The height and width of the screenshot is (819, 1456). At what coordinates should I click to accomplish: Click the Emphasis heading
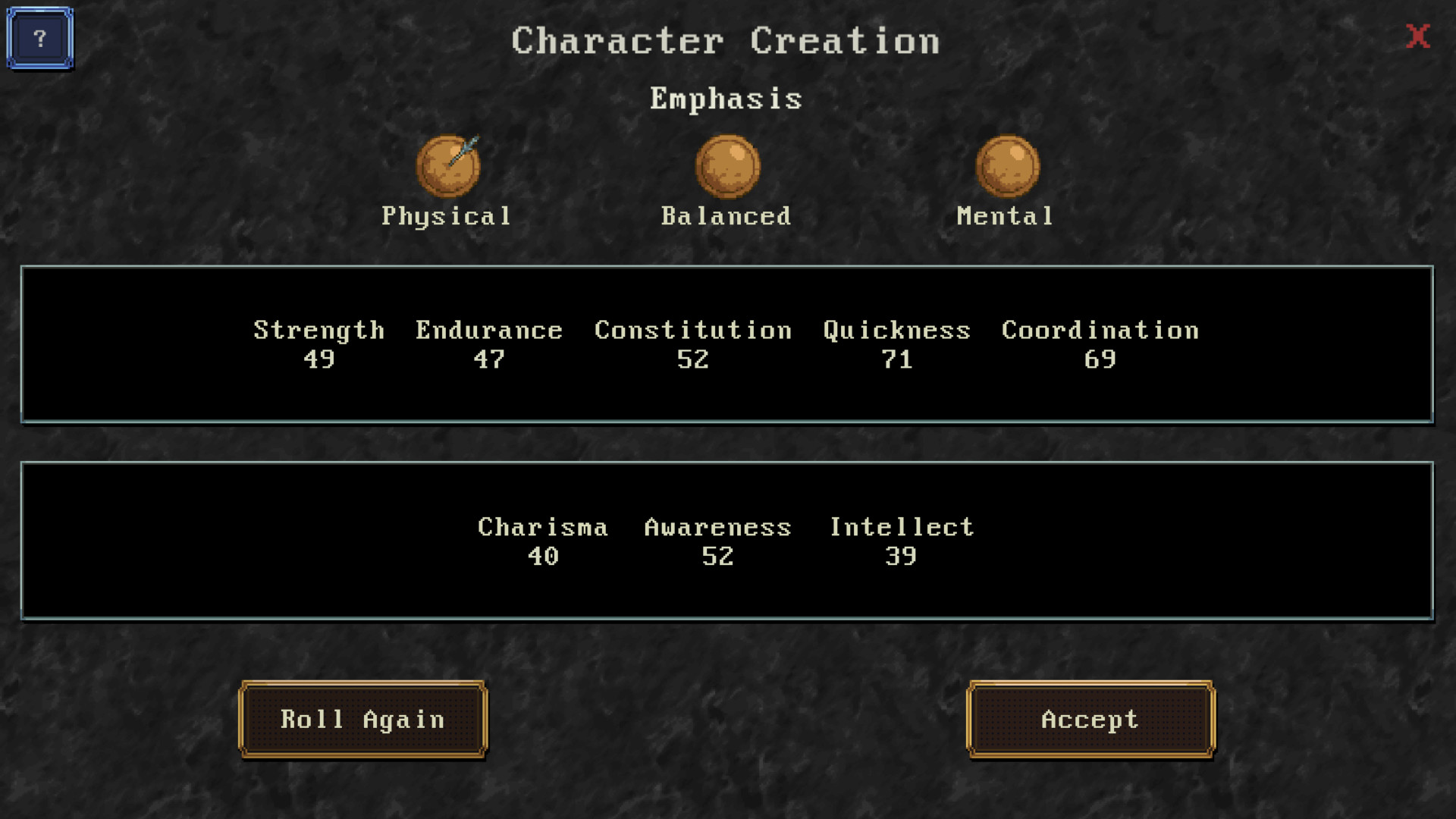coord(726,97)
